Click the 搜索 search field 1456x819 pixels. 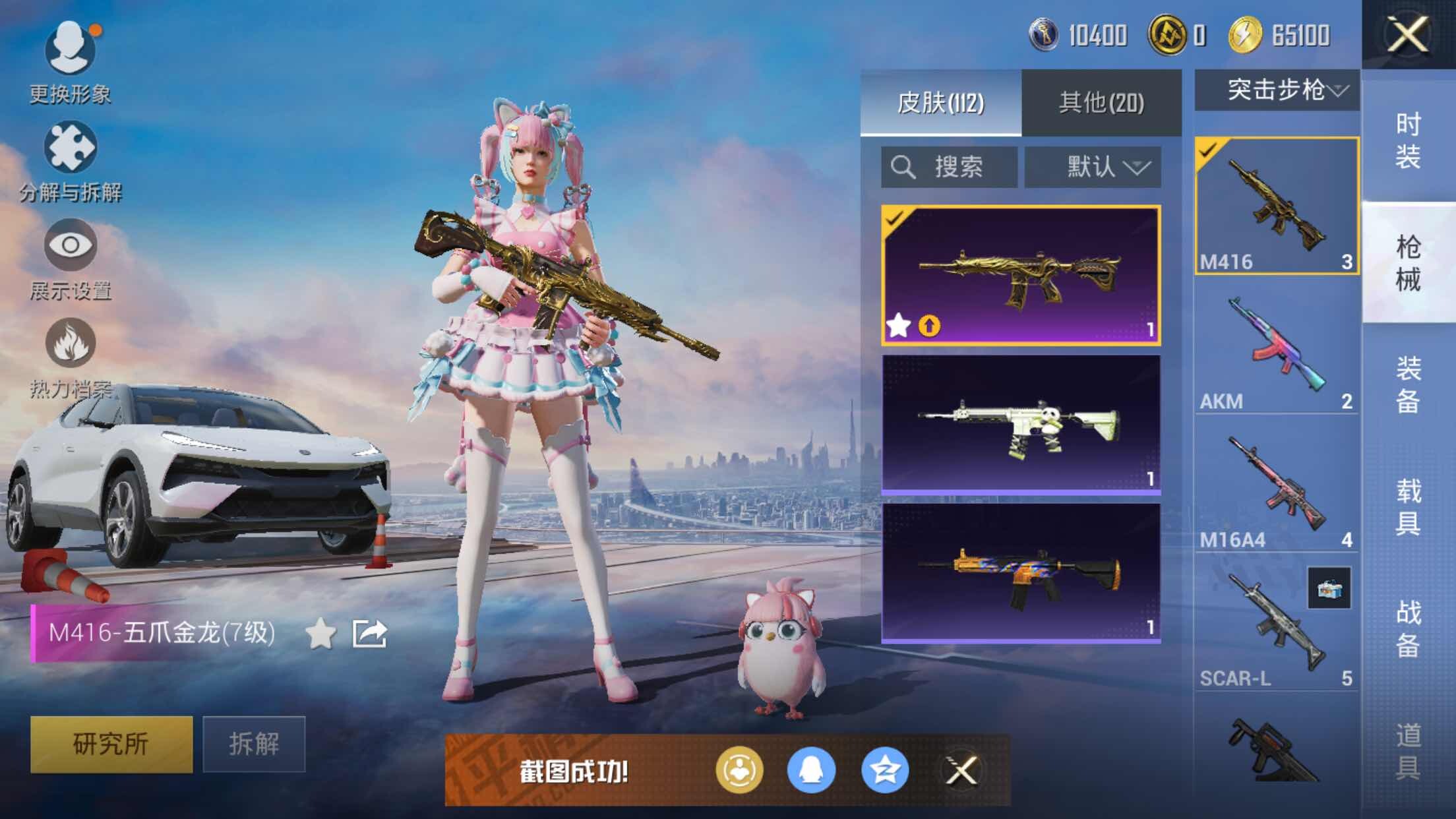tap(949, 167)
